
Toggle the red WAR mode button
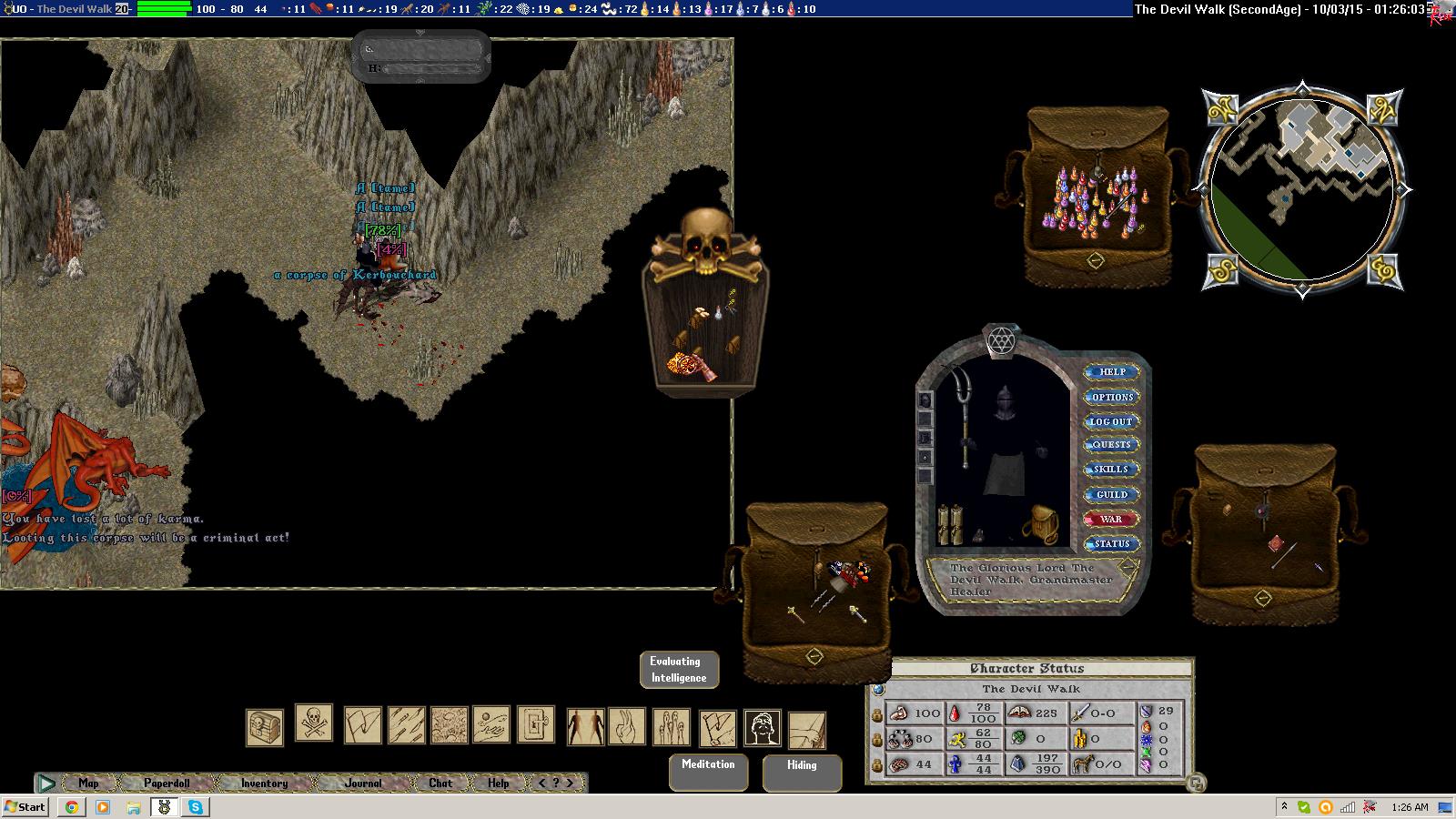1111,520
